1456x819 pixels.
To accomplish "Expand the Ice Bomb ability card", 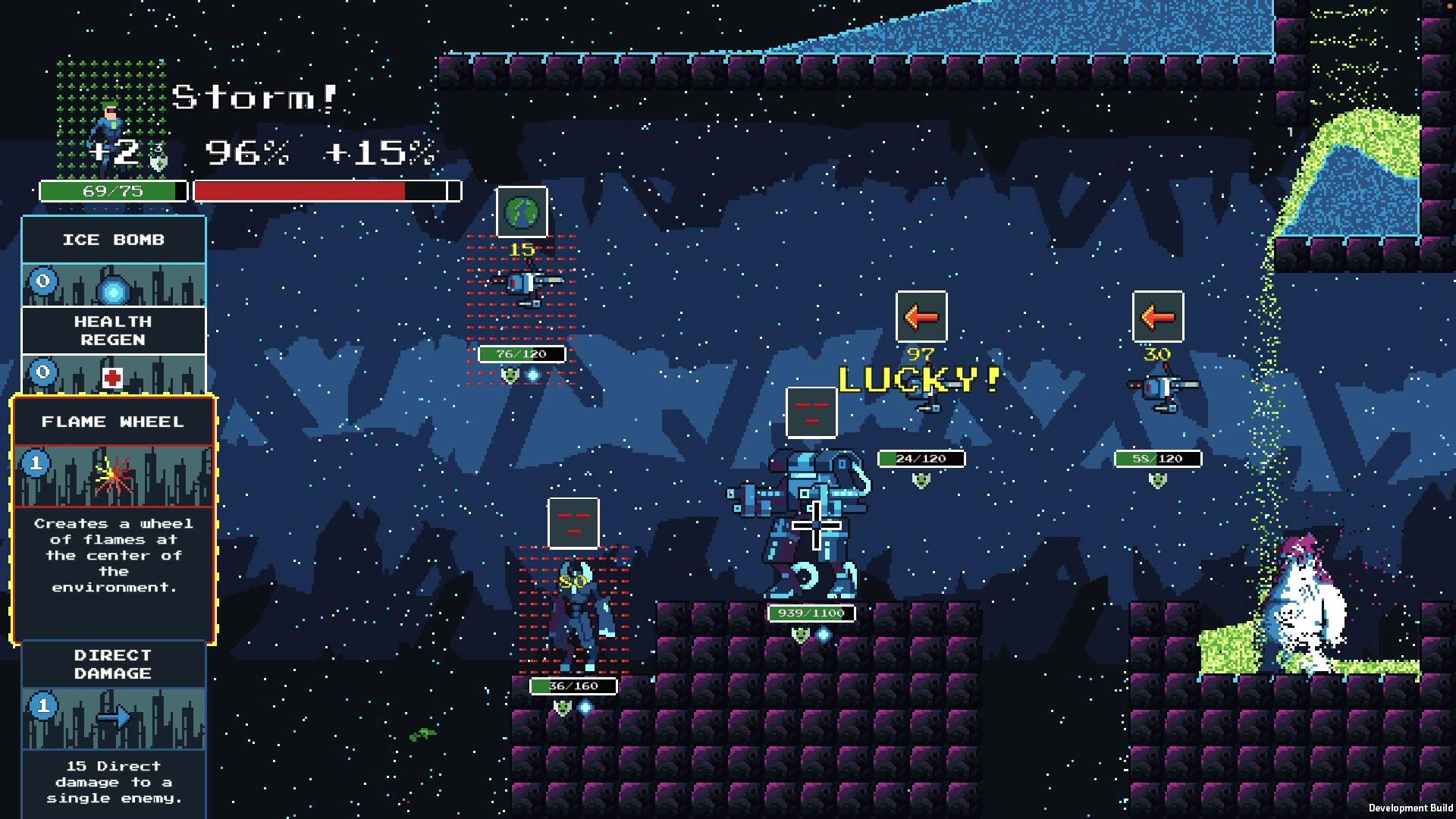I will tap(114, 240).
